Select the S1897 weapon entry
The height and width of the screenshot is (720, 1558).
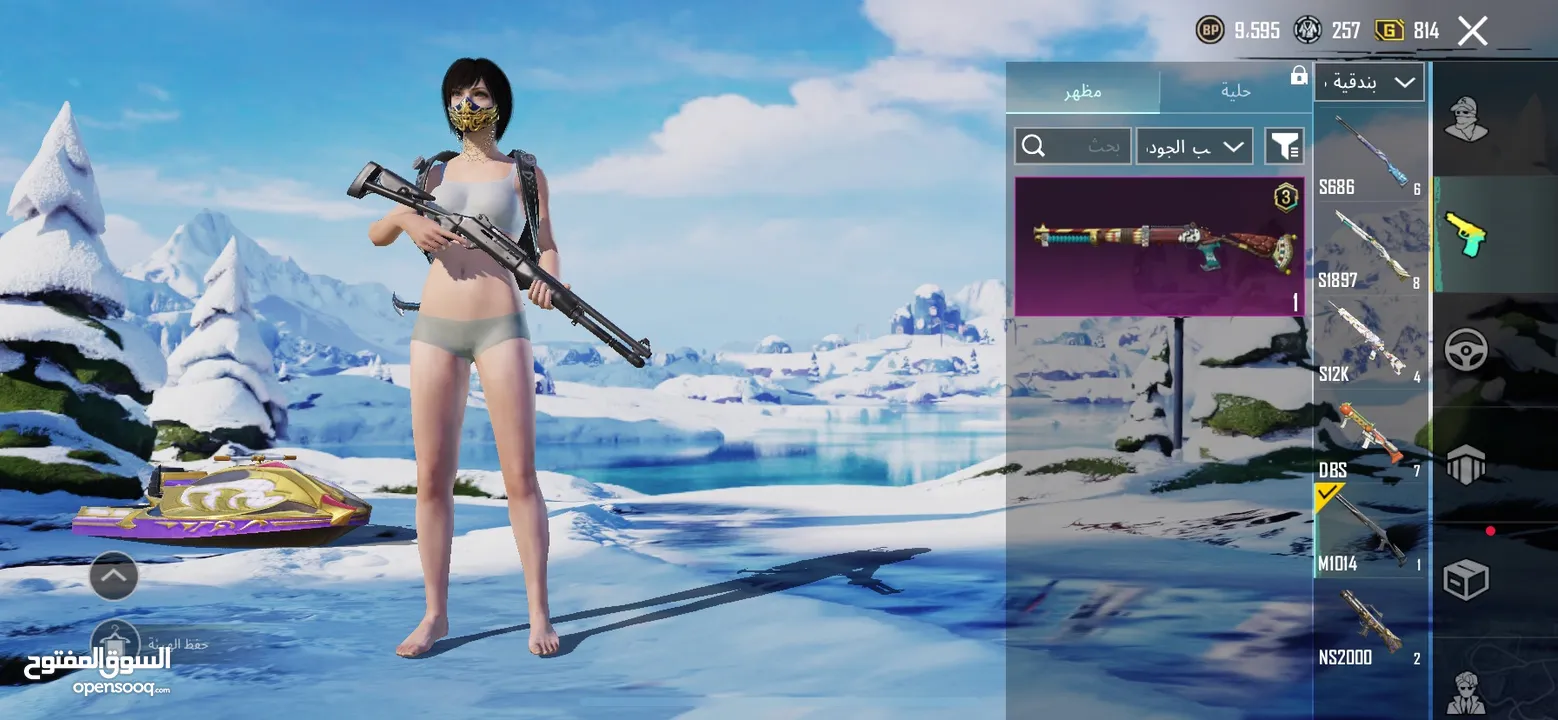pyautogui.click(x=1368, y=248)
